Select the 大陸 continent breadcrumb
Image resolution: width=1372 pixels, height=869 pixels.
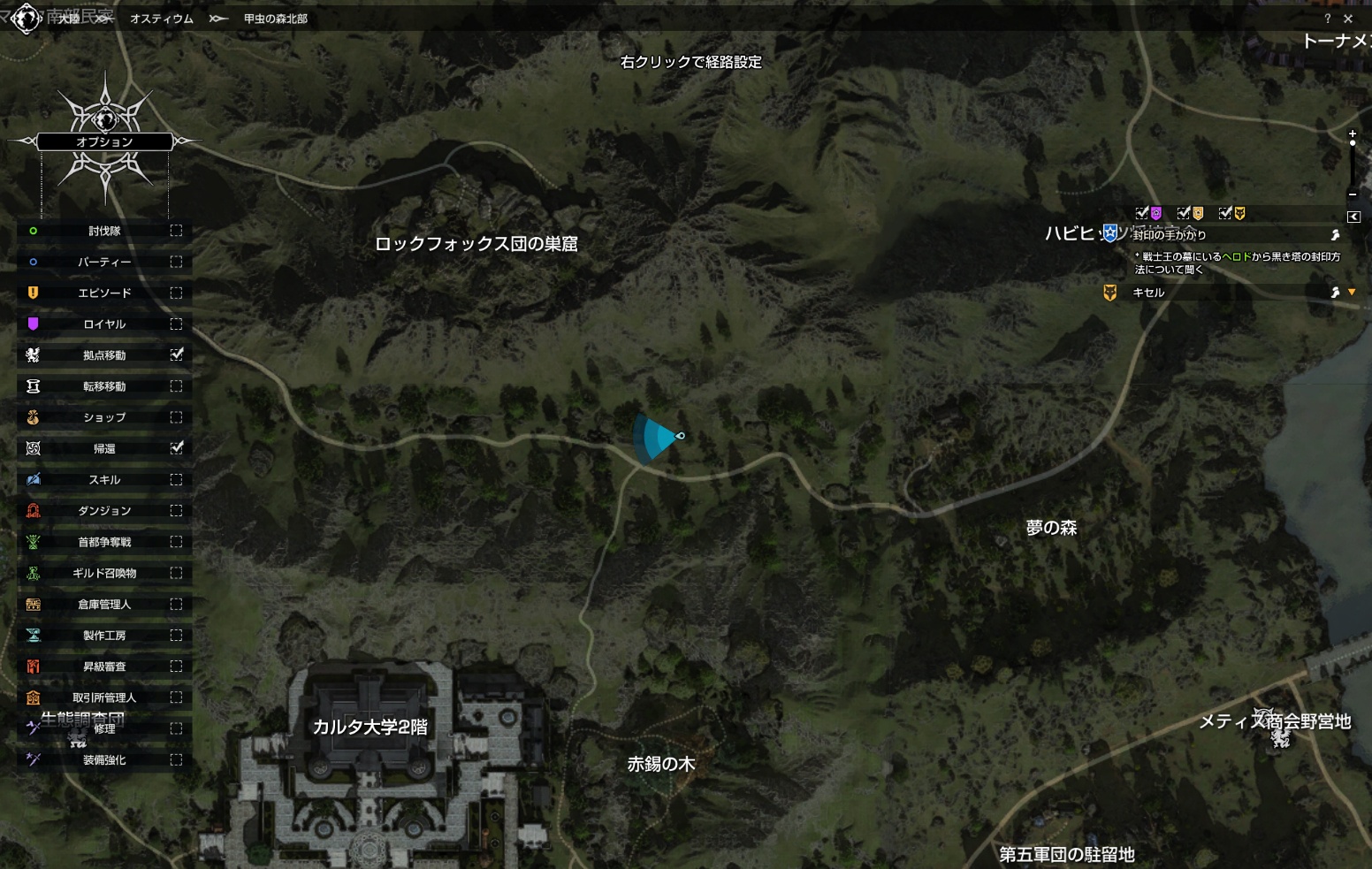[x=69, y=19]
